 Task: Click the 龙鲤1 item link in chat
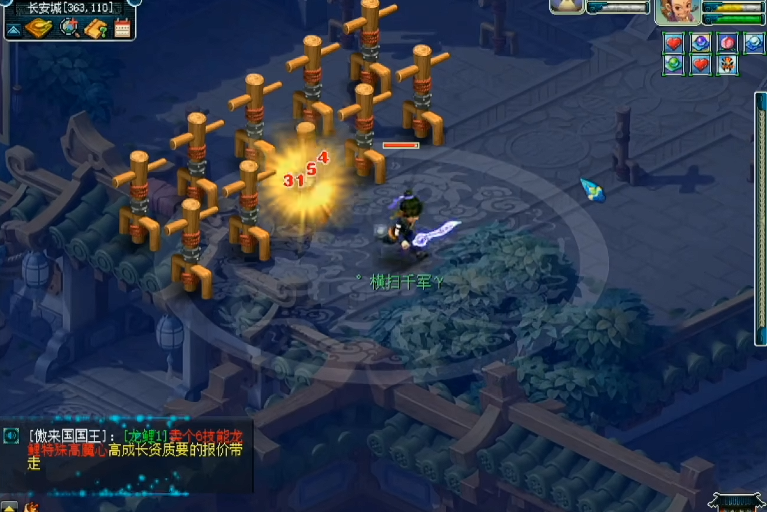(x=145, y=436)
